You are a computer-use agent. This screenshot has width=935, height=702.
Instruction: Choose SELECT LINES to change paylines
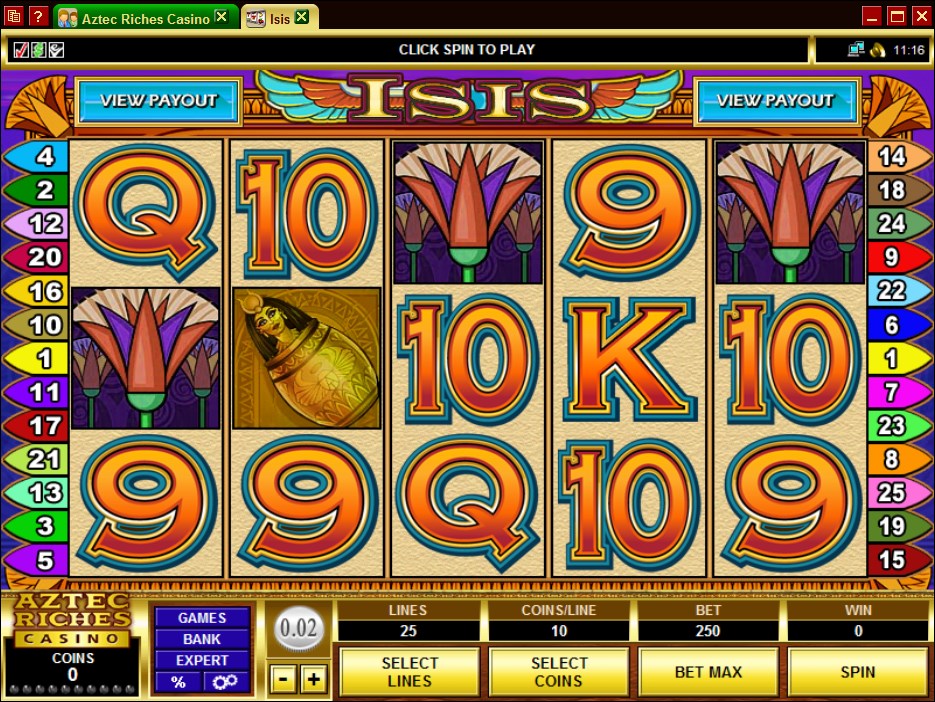410,672
